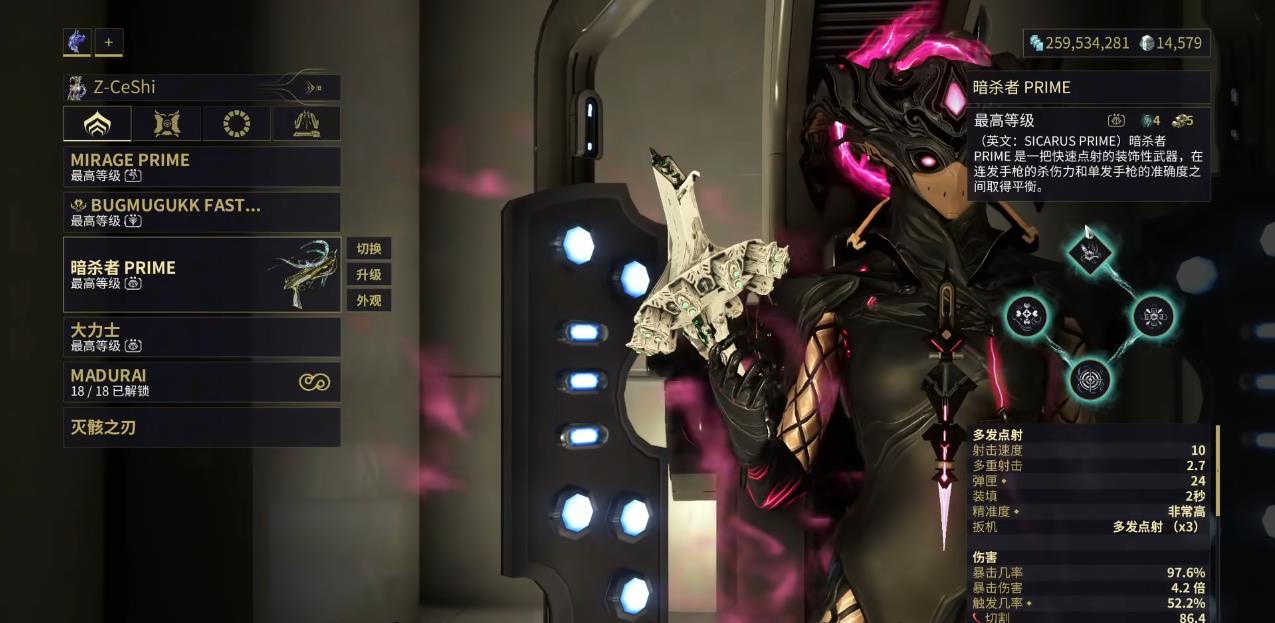Switch to the winged emblem loadout tab
Viewport: 1275px width, 623px height.
click(166, 124)
